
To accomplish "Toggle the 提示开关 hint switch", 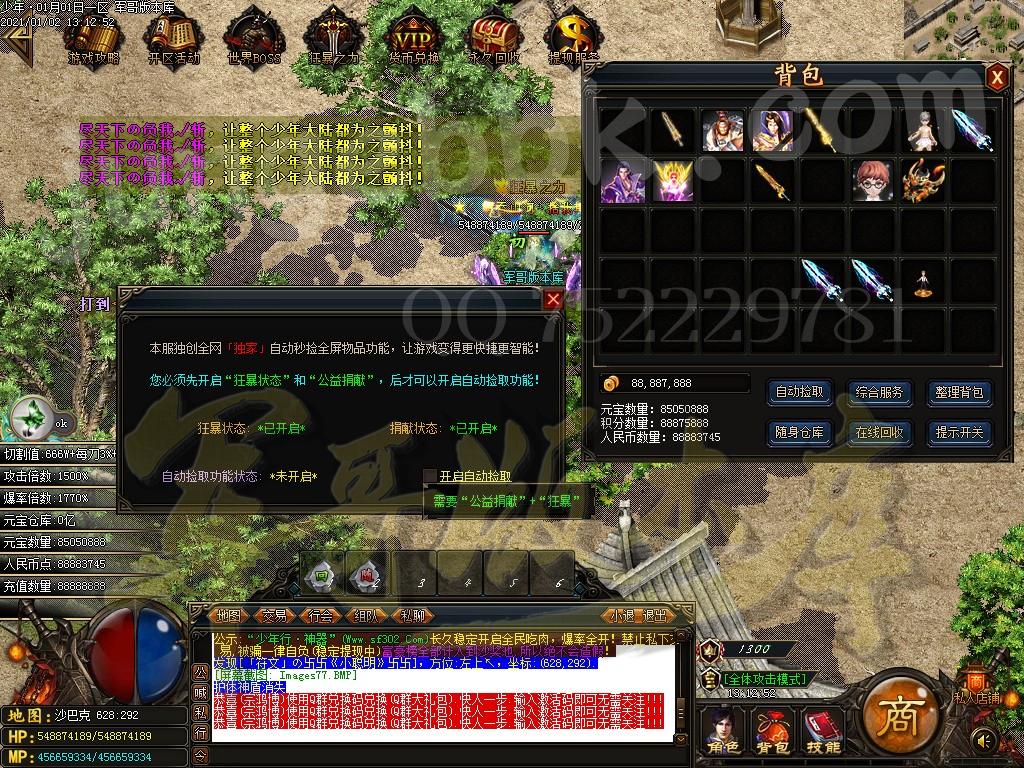I will (959, 432).
